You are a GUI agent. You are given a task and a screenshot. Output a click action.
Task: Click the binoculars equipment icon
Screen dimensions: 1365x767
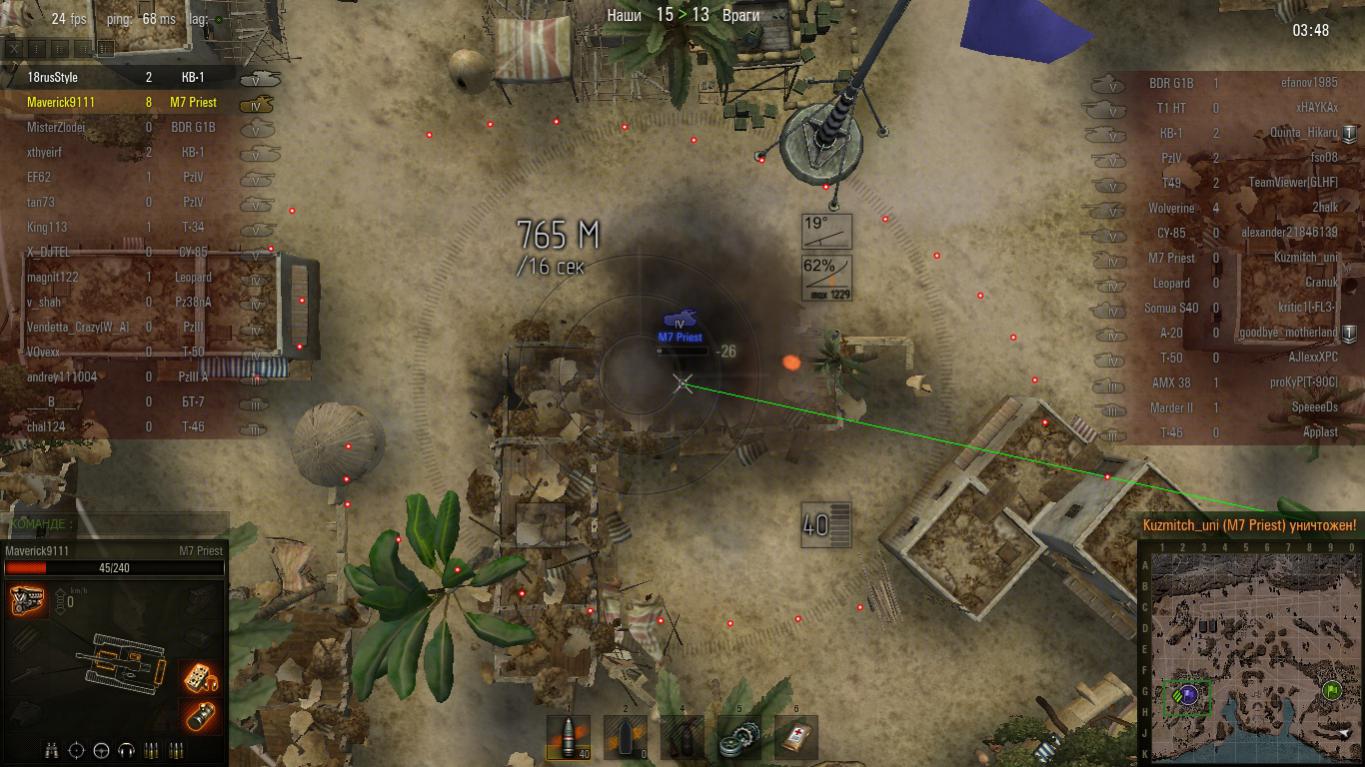tap(50, 750)
